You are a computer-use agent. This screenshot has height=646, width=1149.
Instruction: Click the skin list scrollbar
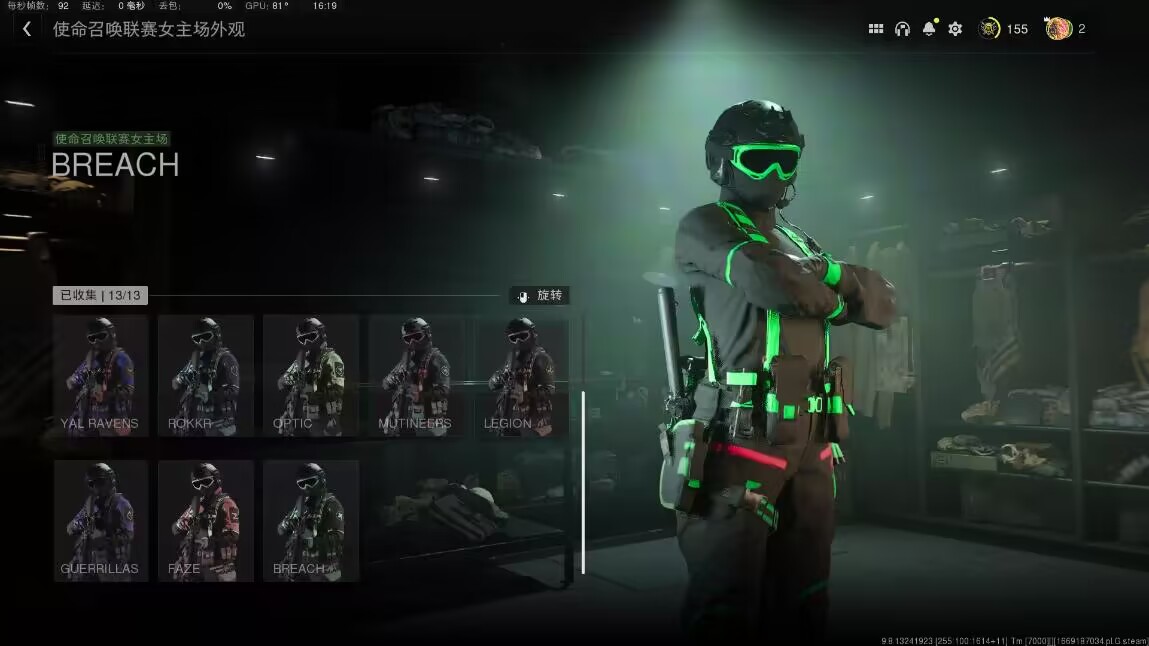pyautogui.click(x=583, y=482)
